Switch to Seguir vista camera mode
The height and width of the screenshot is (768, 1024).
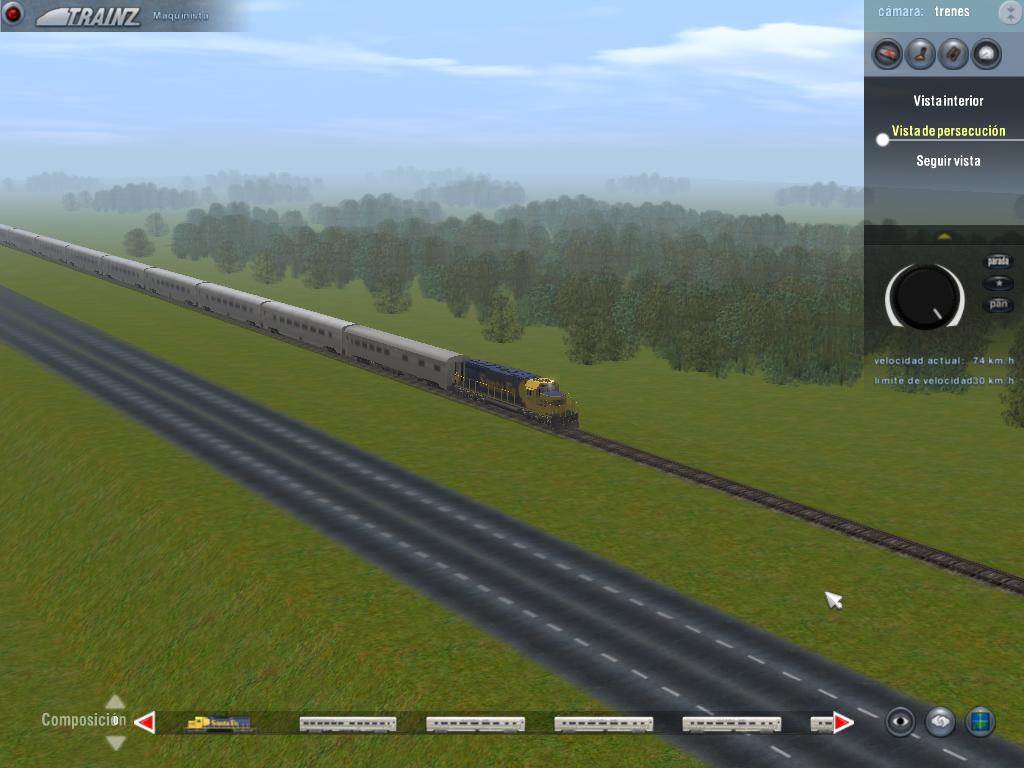click(948, 161)
